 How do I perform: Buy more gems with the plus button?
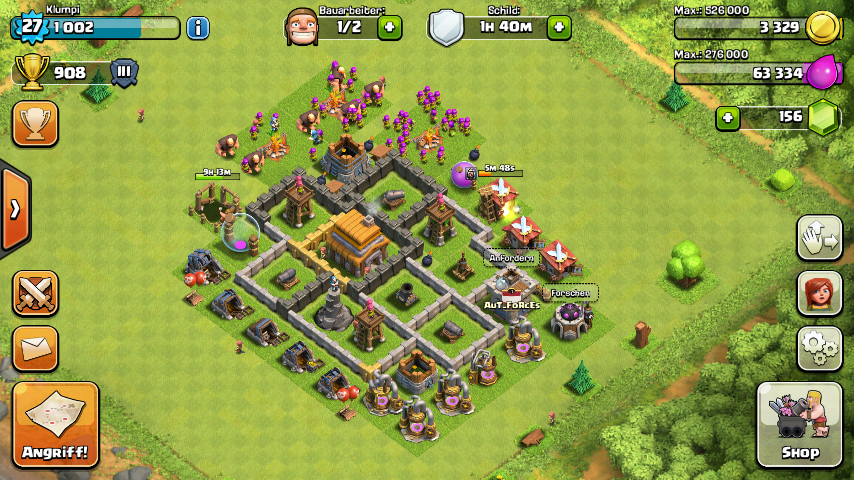(728, 118)
